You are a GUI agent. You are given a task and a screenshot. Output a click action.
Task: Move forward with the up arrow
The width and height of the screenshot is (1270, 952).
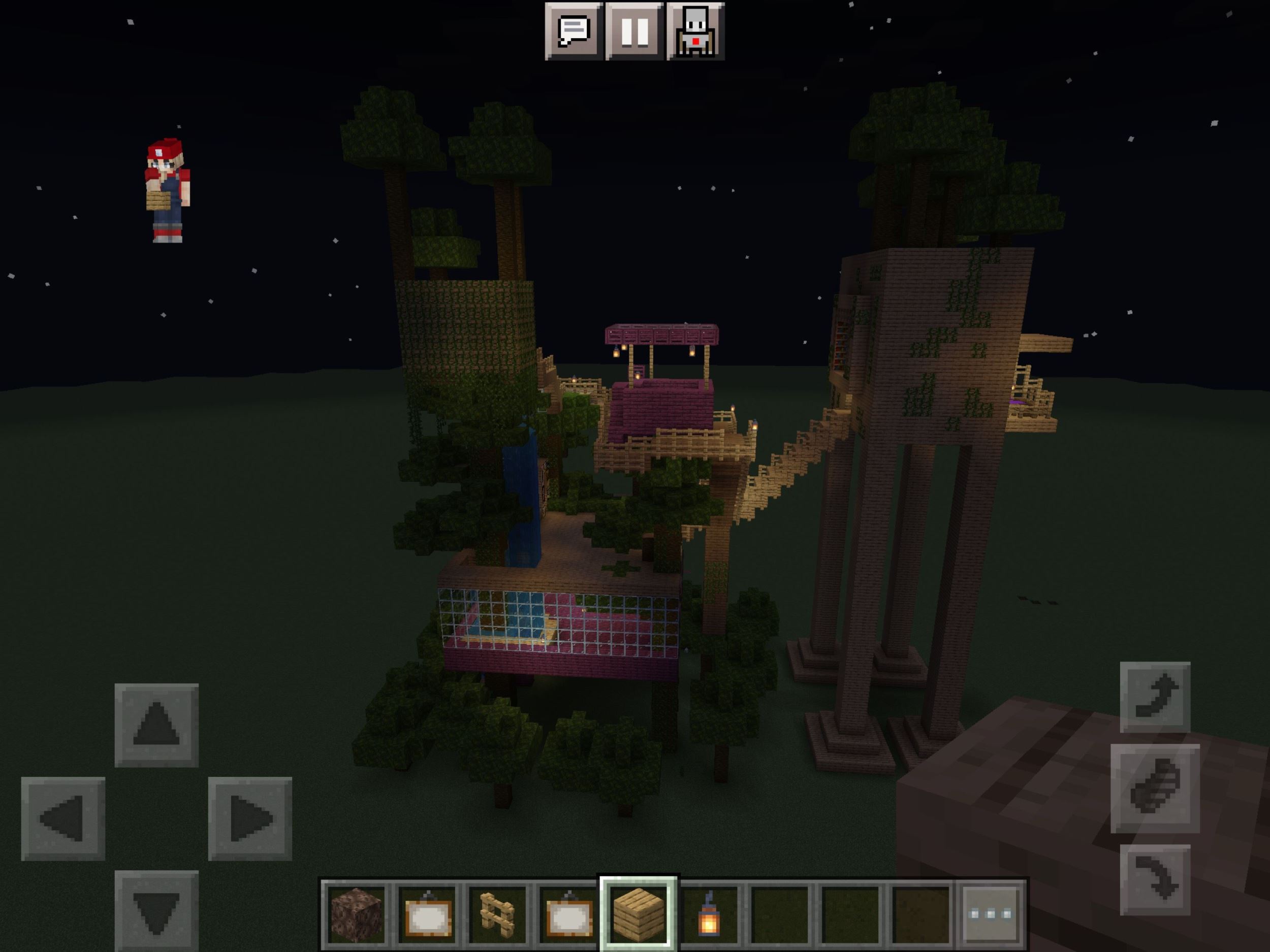coord(156,725)
